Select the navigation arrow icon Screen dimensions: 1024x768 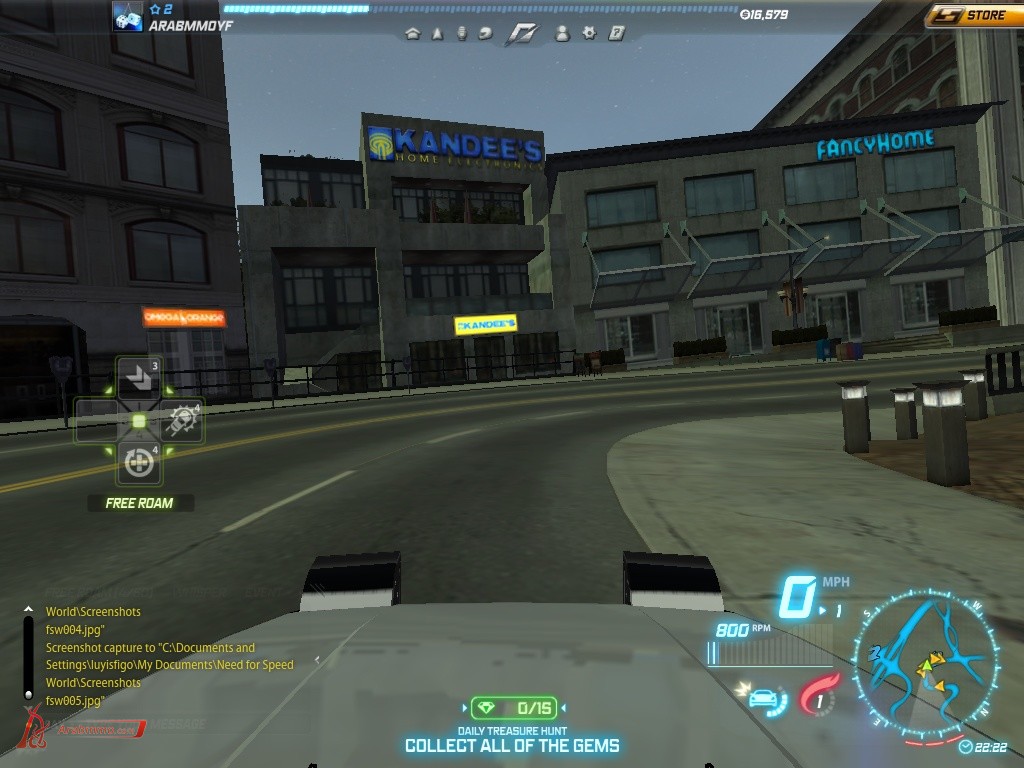437,33
